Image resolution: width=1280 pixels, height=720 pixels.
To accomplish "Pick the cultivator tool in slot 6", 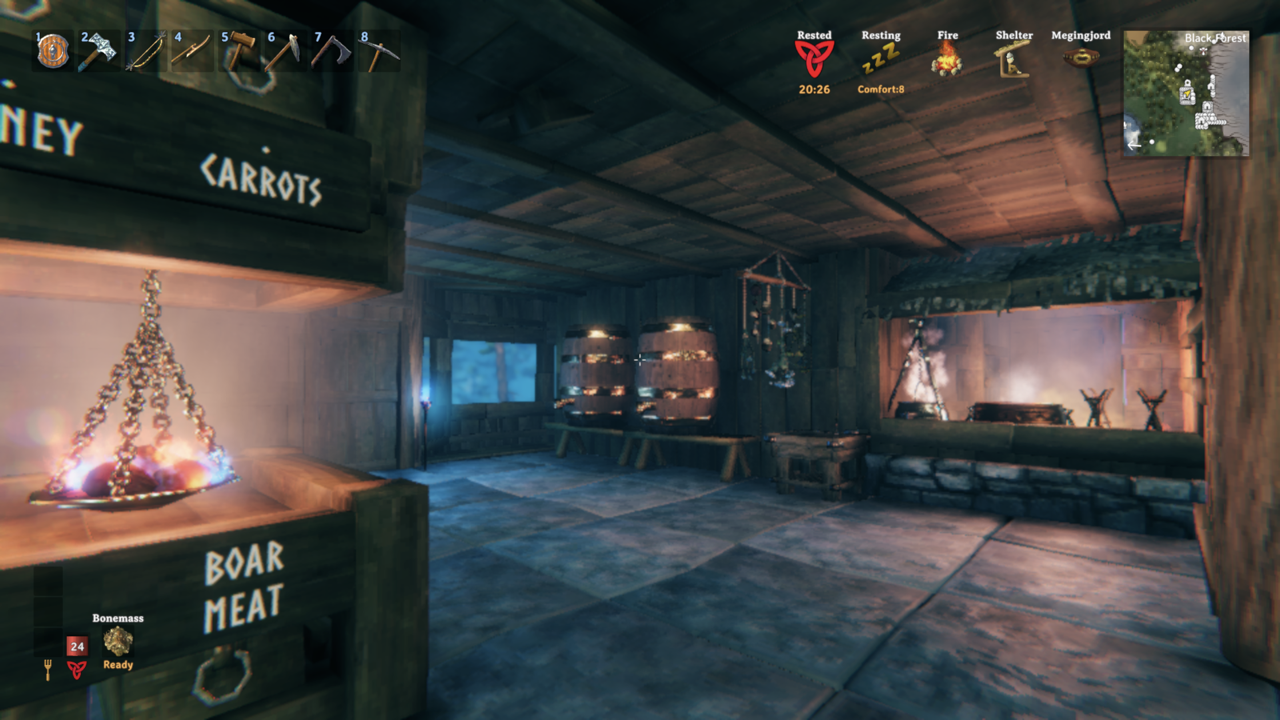I will [284, 51].
